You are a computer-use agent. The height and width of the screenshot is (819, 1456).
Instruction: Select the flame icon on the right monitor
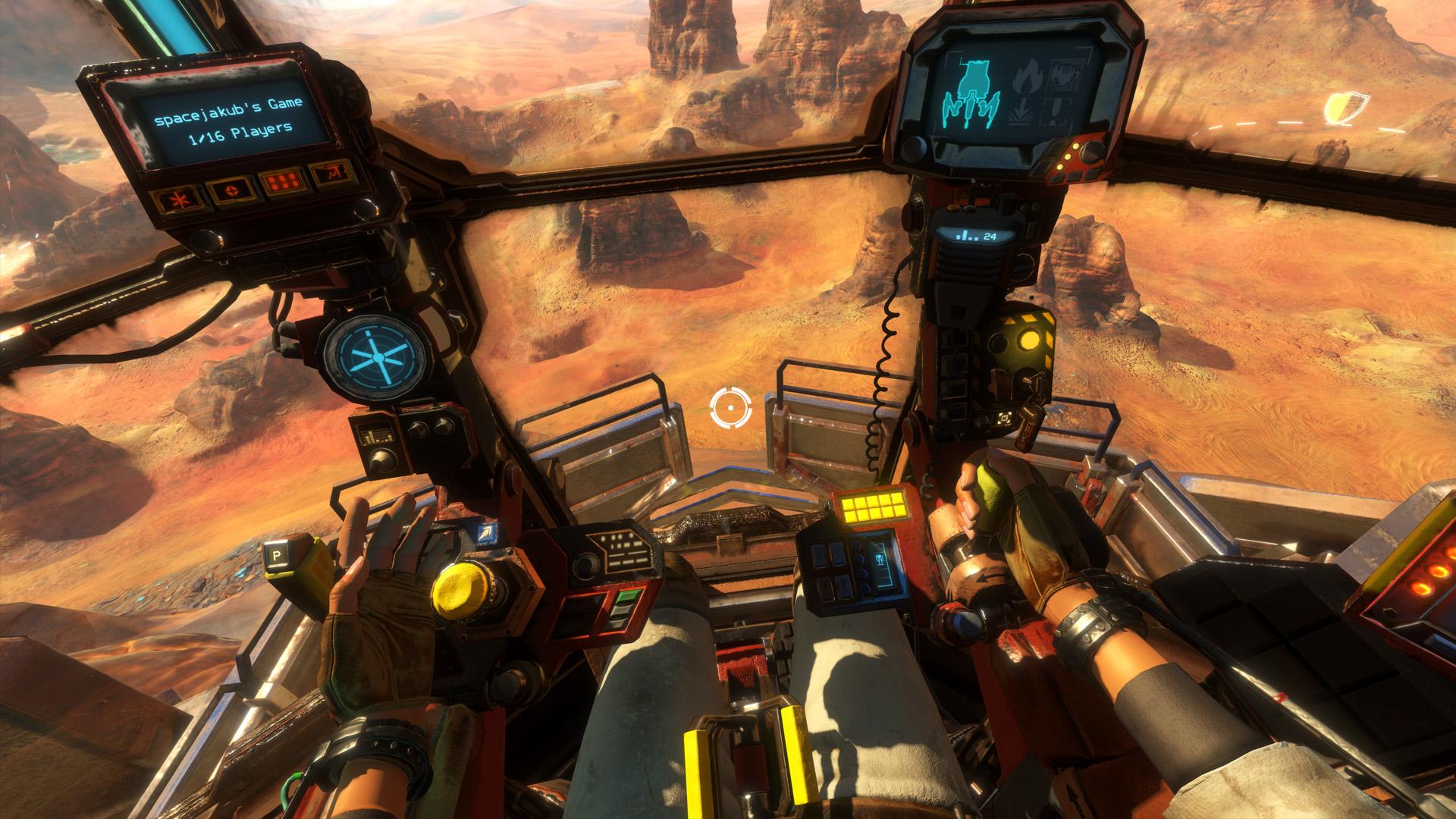[1030, 76]
